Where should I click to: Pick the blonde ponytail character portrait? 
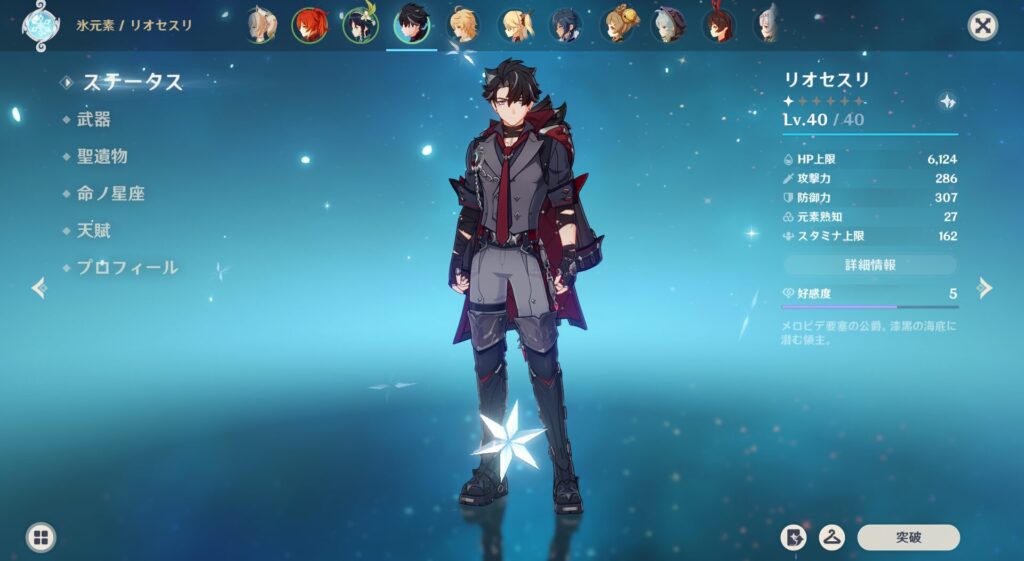[x=514, y=25]
